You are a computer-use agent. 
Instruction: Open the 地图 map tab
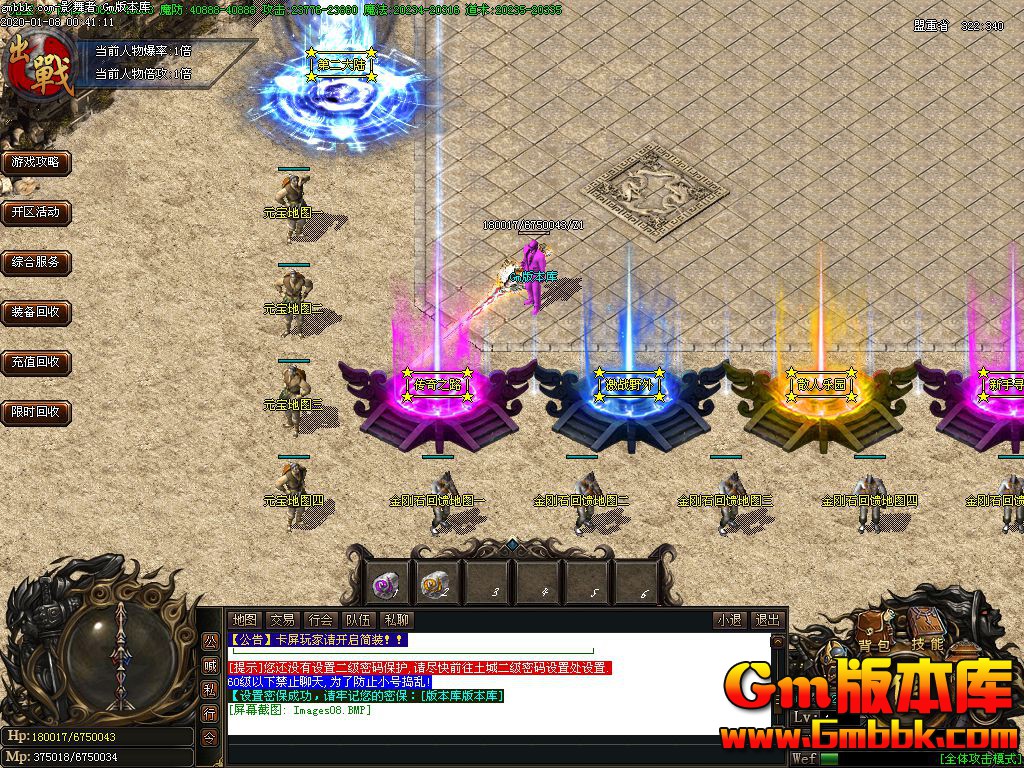pyautogui.click(x=244, y=620)
